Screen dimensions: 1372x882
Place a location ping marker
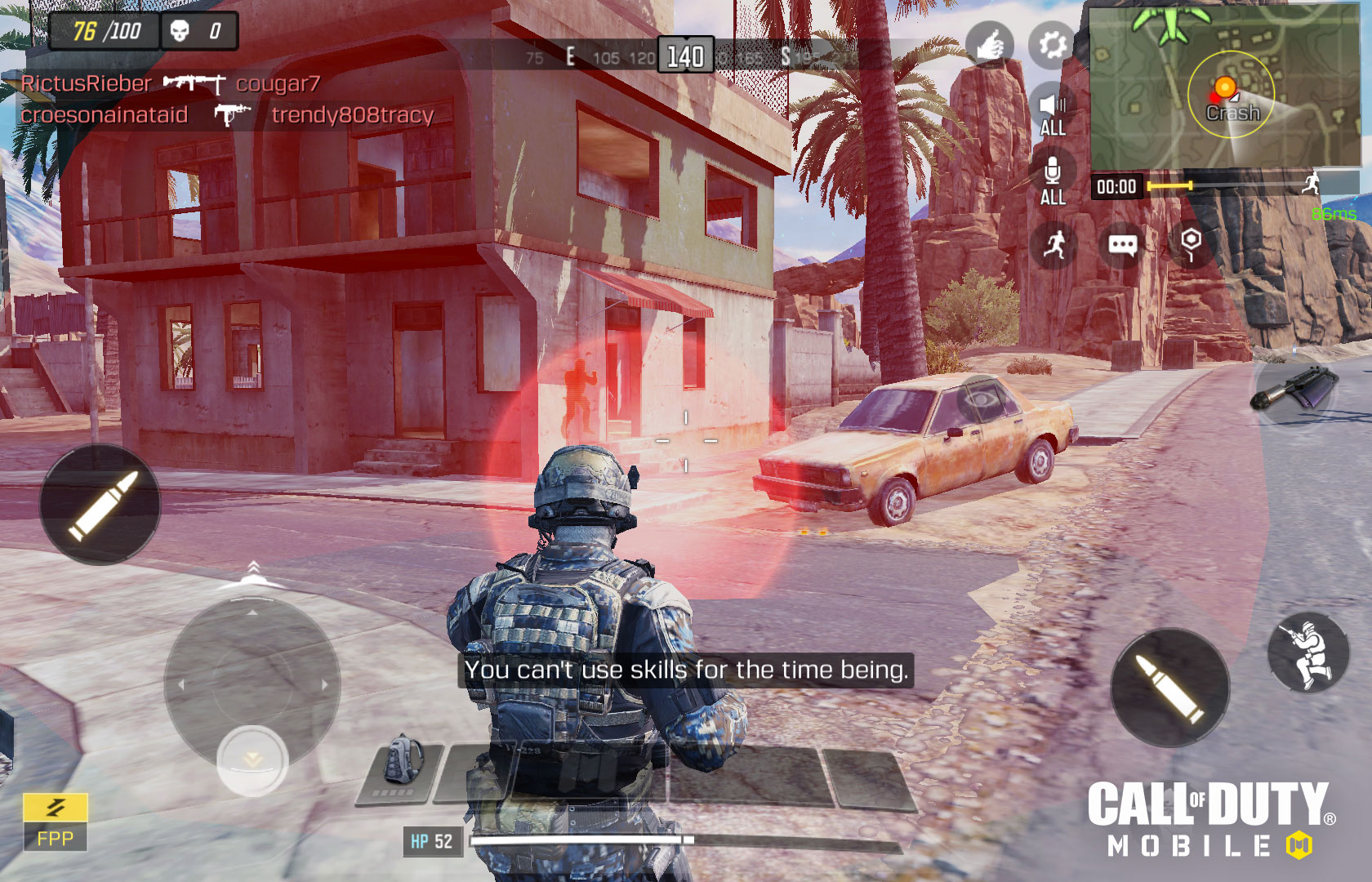tap(1191, 243)
